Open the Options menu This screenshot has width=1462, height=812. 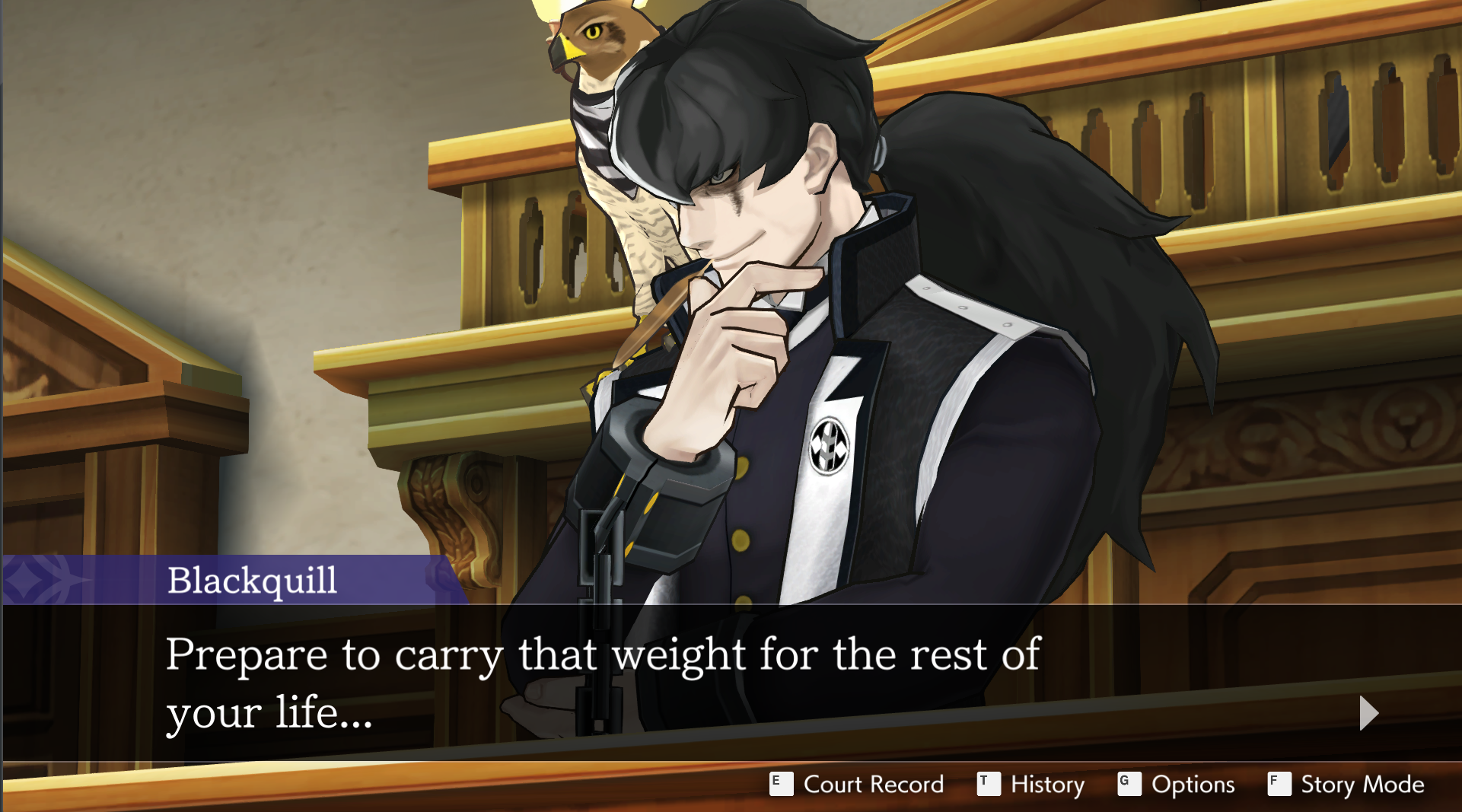pyautogui.click(x=1177, y=784)
